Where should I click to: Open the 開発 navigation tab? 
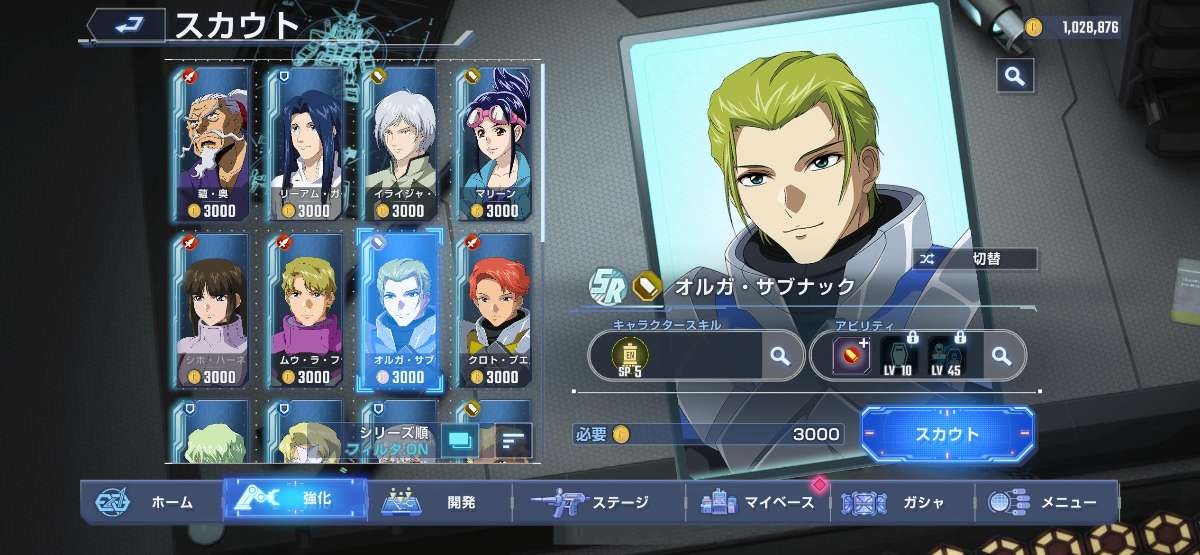437,502
